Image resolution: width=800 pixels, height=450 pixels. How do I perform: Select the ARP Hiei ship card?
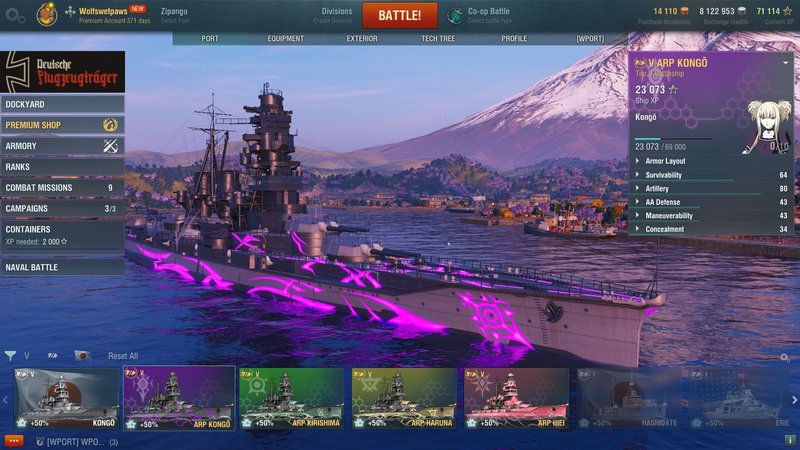(517, 398)
